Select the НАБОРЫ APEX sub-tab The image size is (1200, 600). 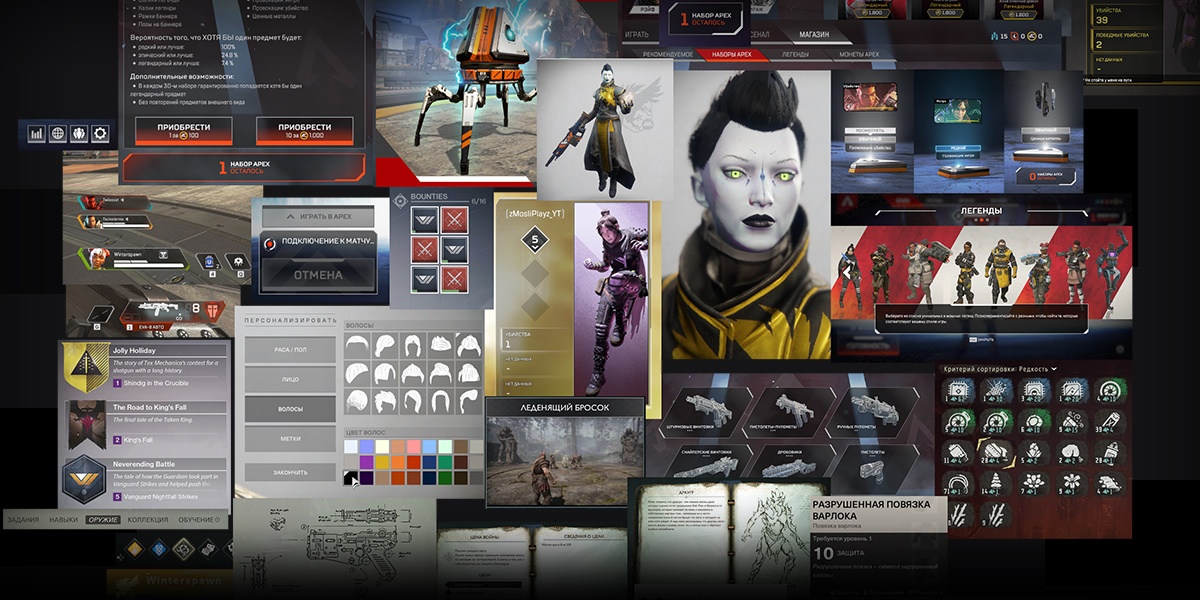coord(730,54)
